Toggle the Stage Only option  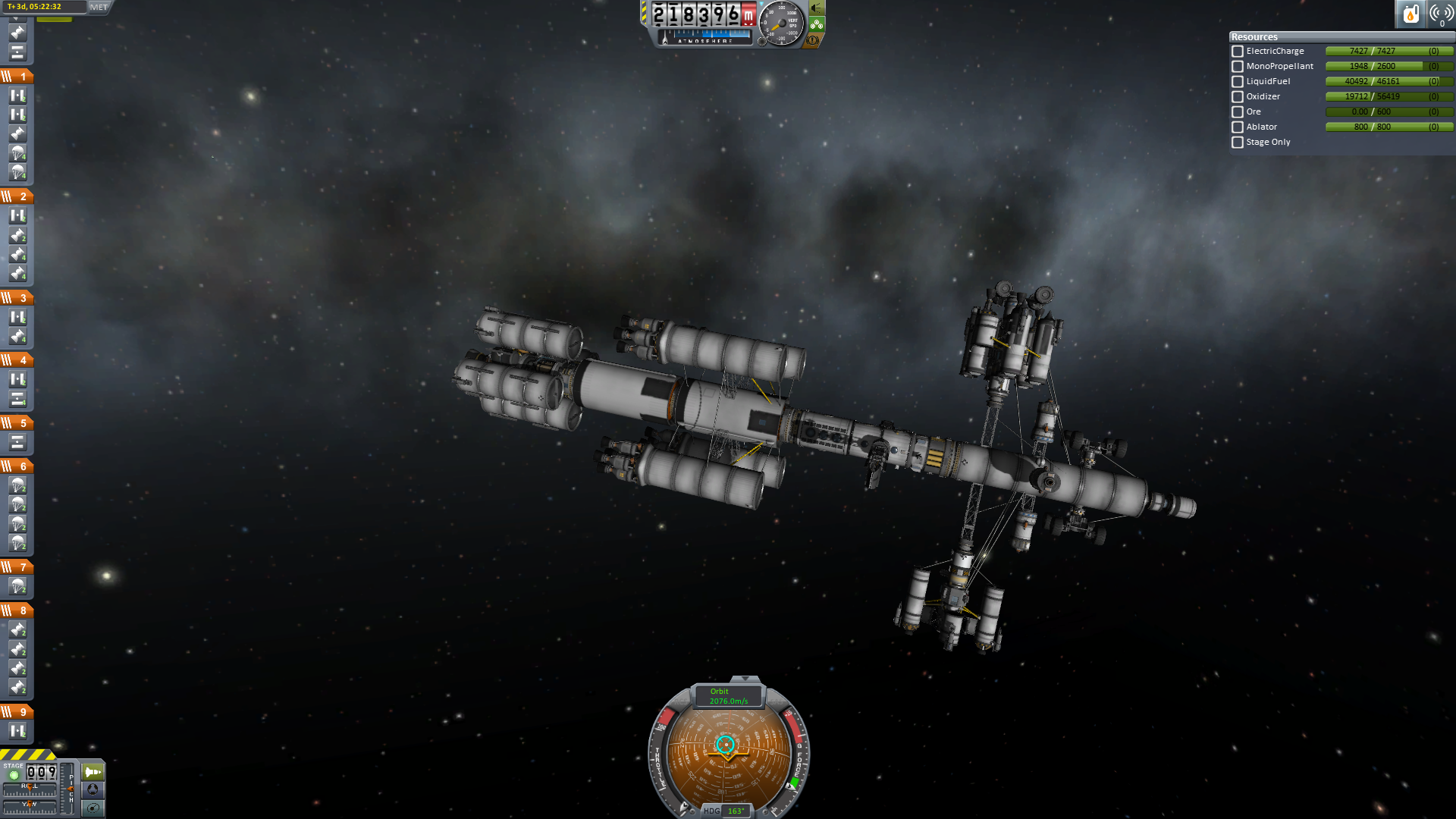click(1238, 143)
